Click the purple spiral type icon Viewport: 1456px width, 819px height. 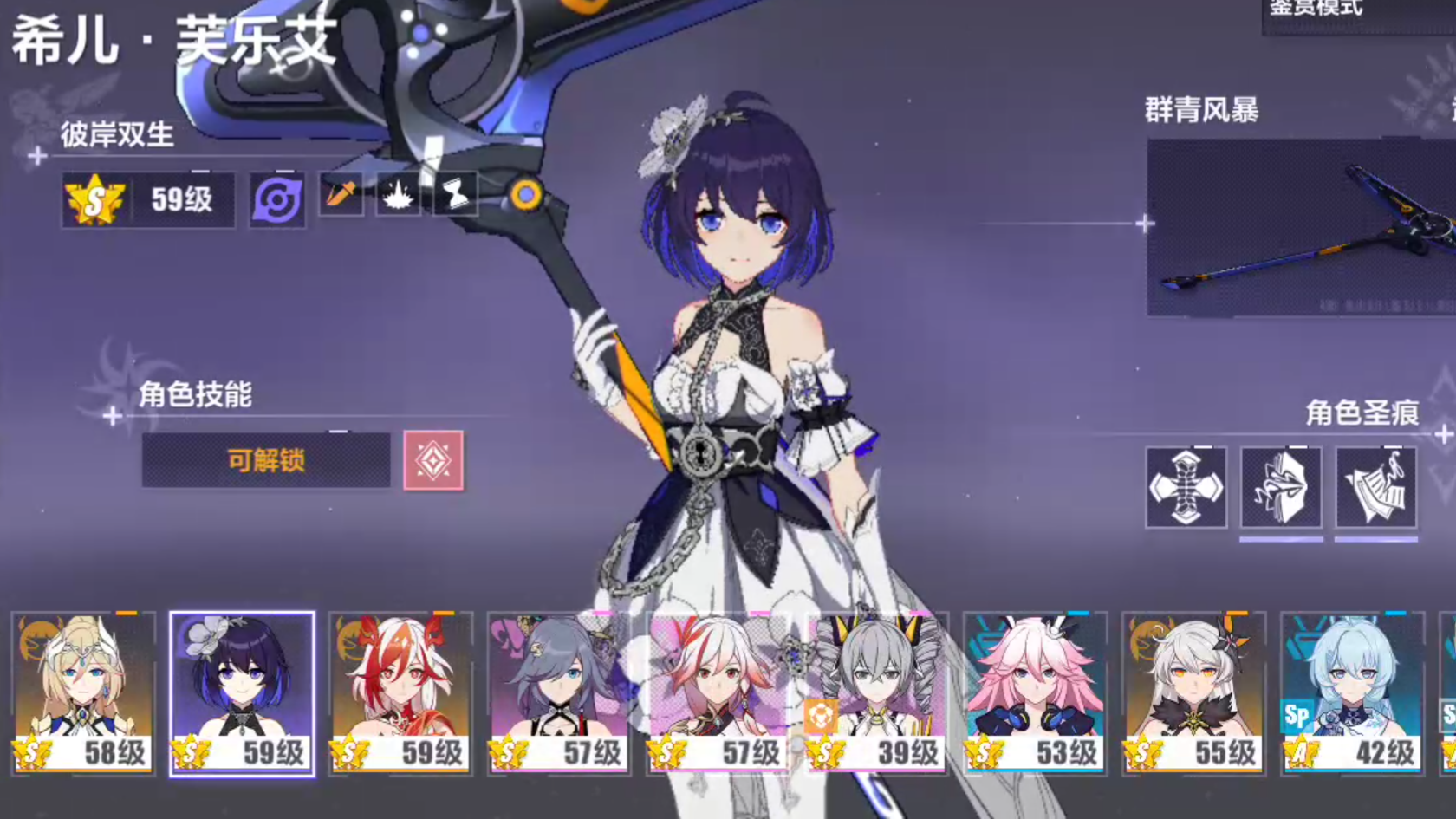pyautogui.click(x=277, y=200)
